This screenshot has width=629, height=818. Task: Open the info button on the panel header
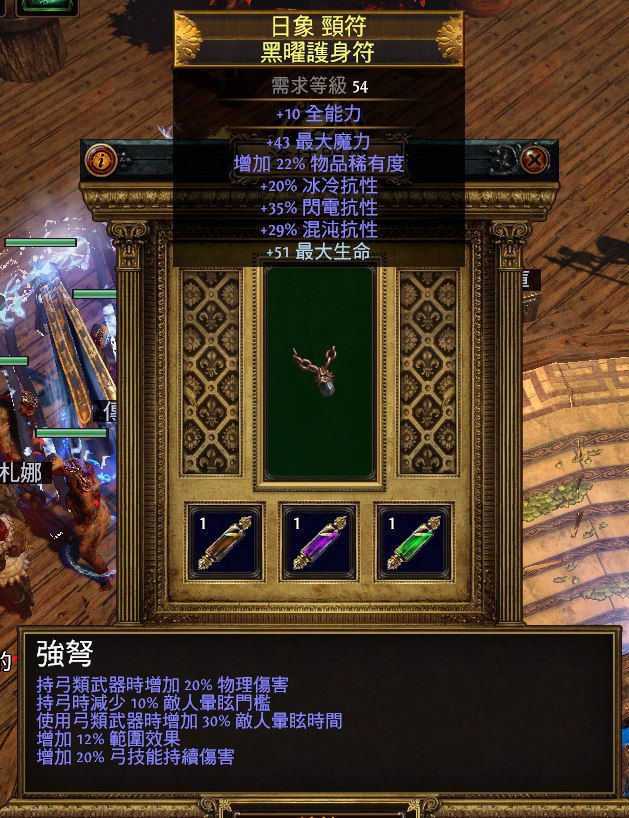(101, 160)
